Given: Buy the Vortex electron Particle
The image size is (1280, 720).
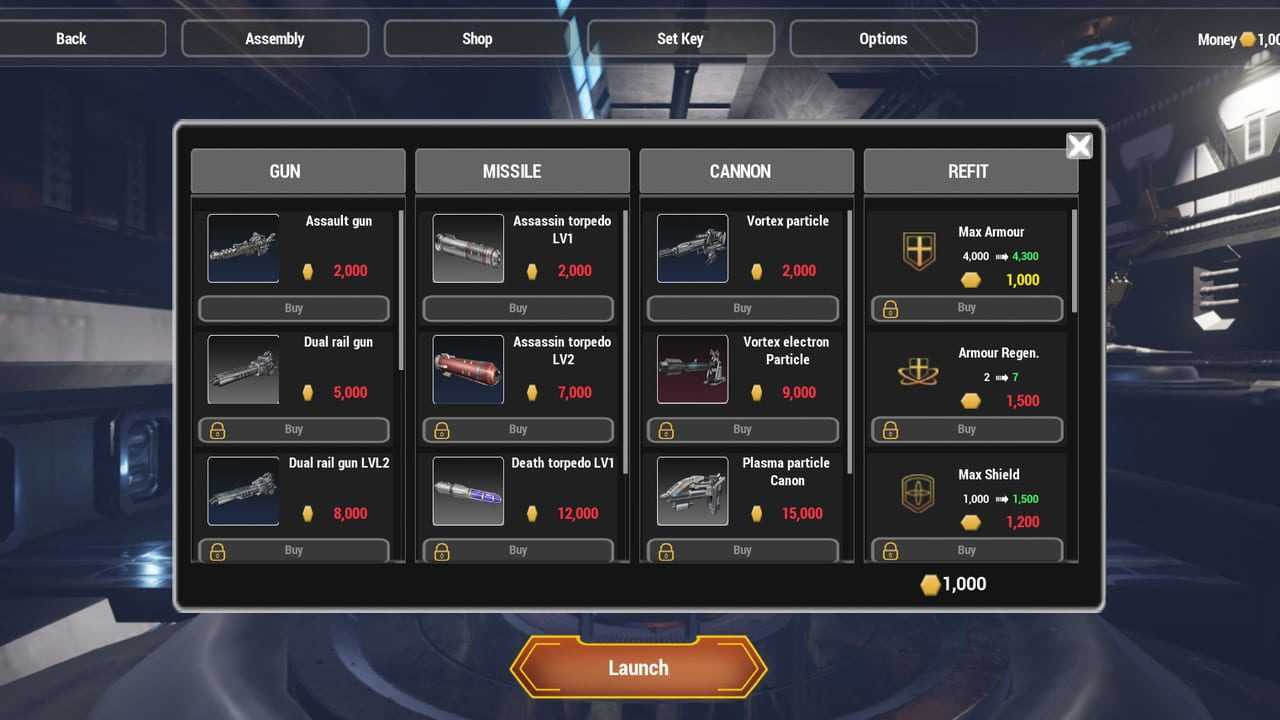Looking at the screenshot, I should click(x=742, y=429).
